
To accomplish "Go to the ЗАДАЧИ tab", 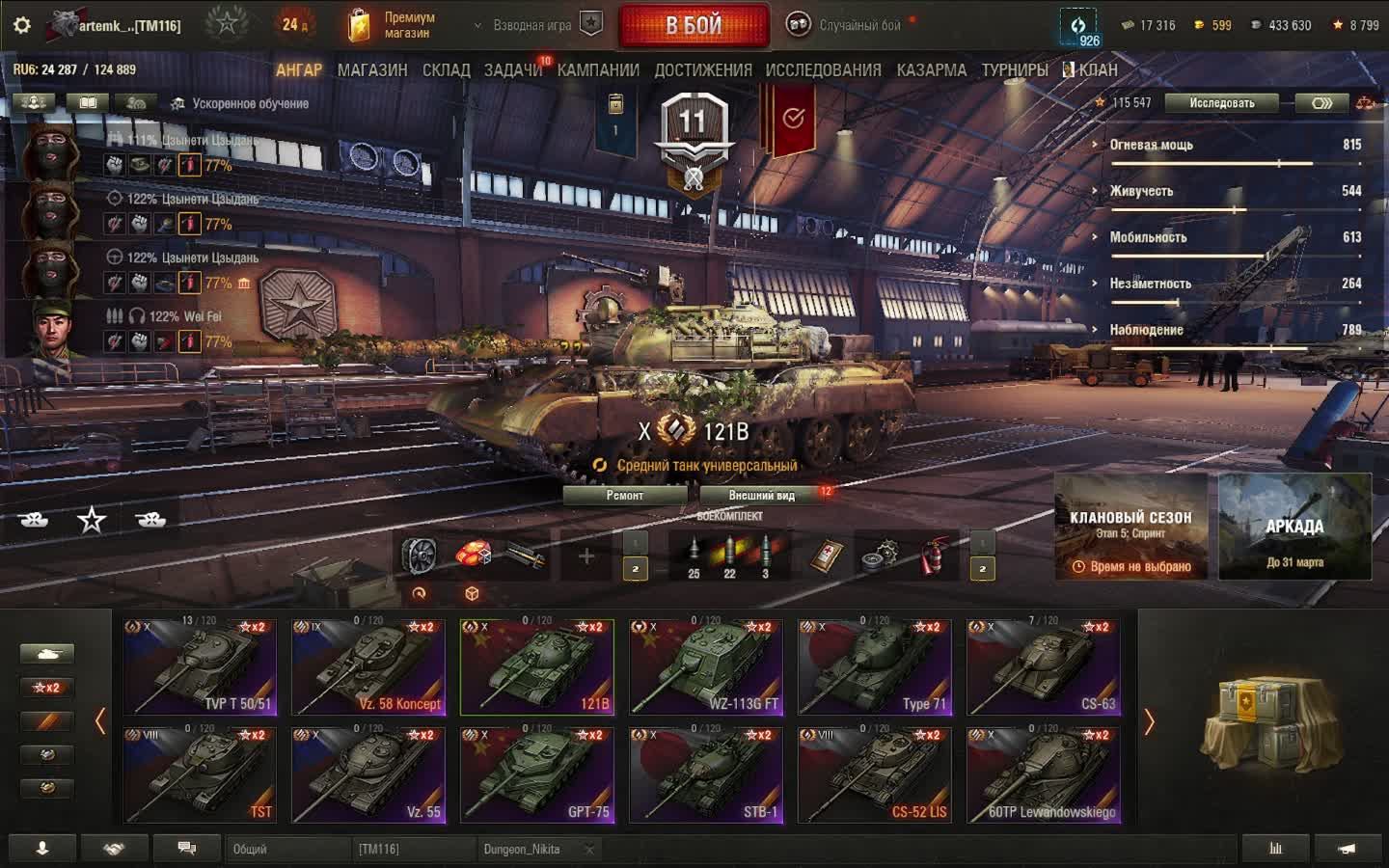I will tap(513, 70).
